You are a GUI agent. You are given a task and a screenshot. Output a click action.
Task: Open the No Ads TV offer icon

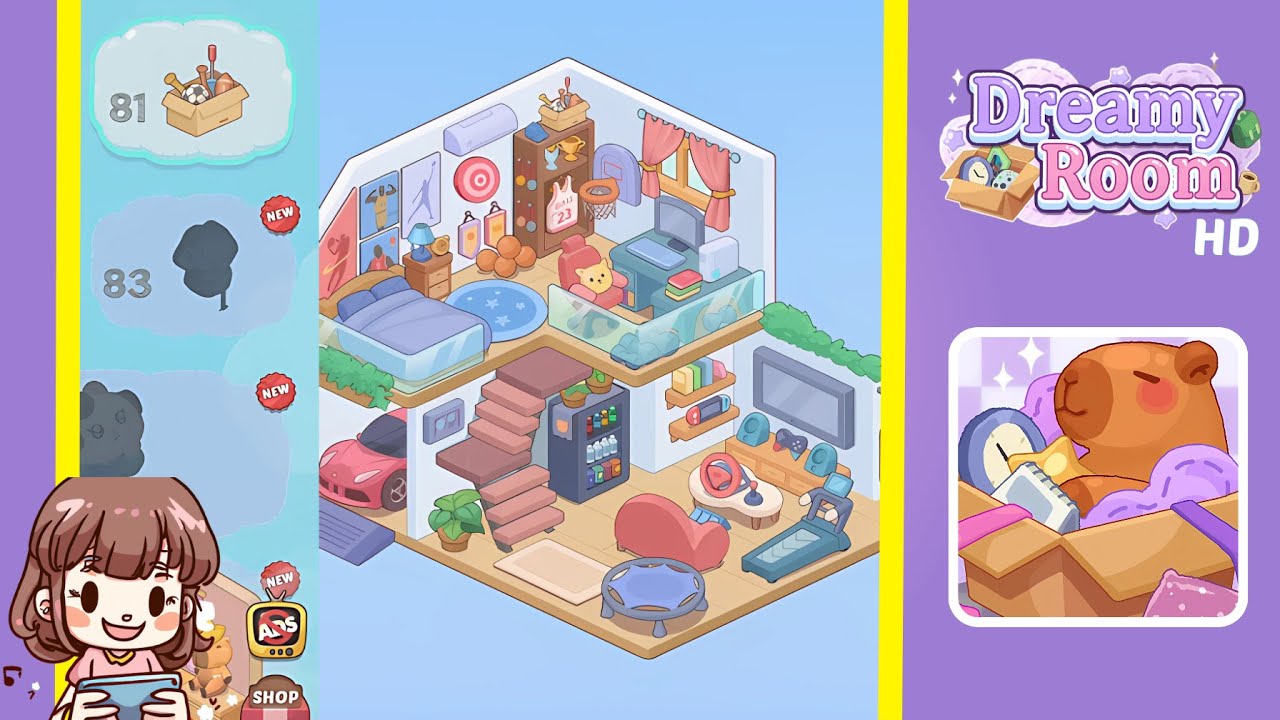tap(277, 628)
